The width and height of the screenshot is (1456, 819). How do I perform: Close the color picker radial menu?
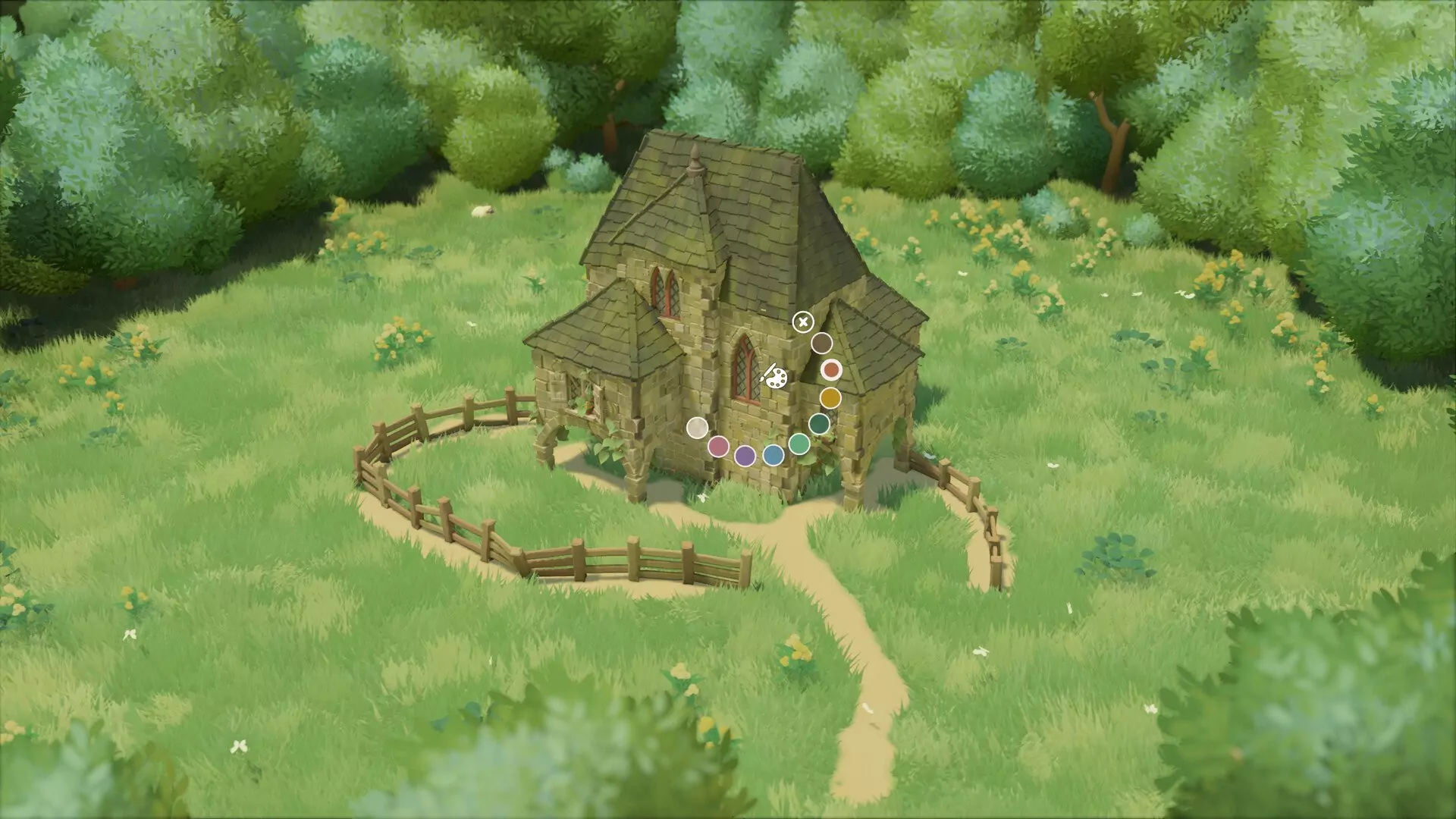pyautogui.click(x=803, y=322)
